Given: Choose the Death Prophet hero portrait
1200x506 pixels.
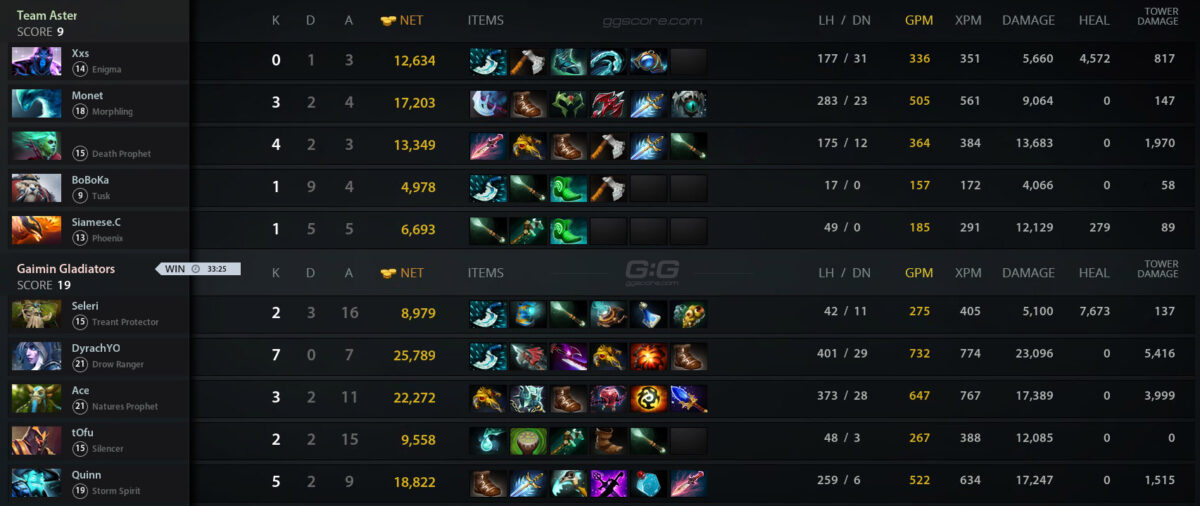Looking at the screenshot, I should (x=37, y=145).
